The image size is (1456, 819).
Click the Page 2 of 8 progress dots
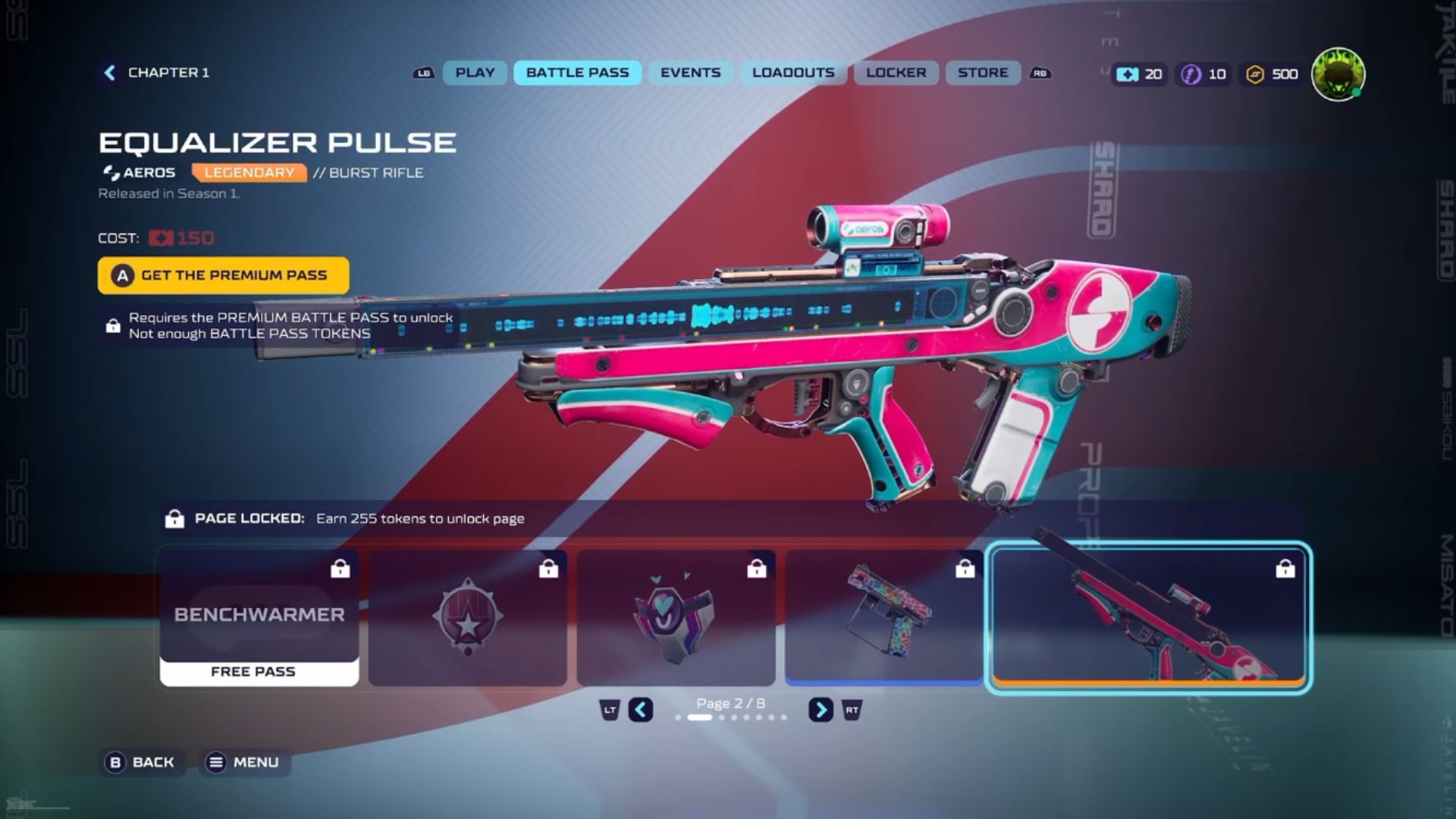(730, 717)
